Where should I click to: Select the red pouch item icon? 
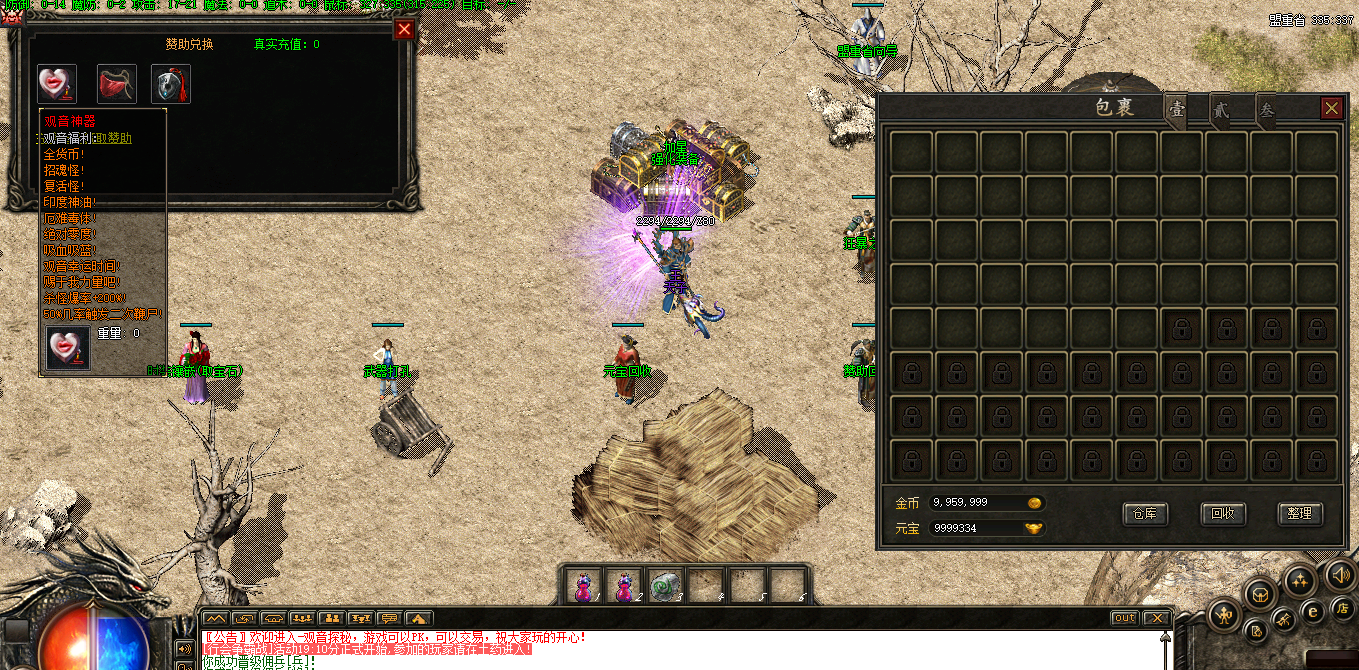pos(116,84)
